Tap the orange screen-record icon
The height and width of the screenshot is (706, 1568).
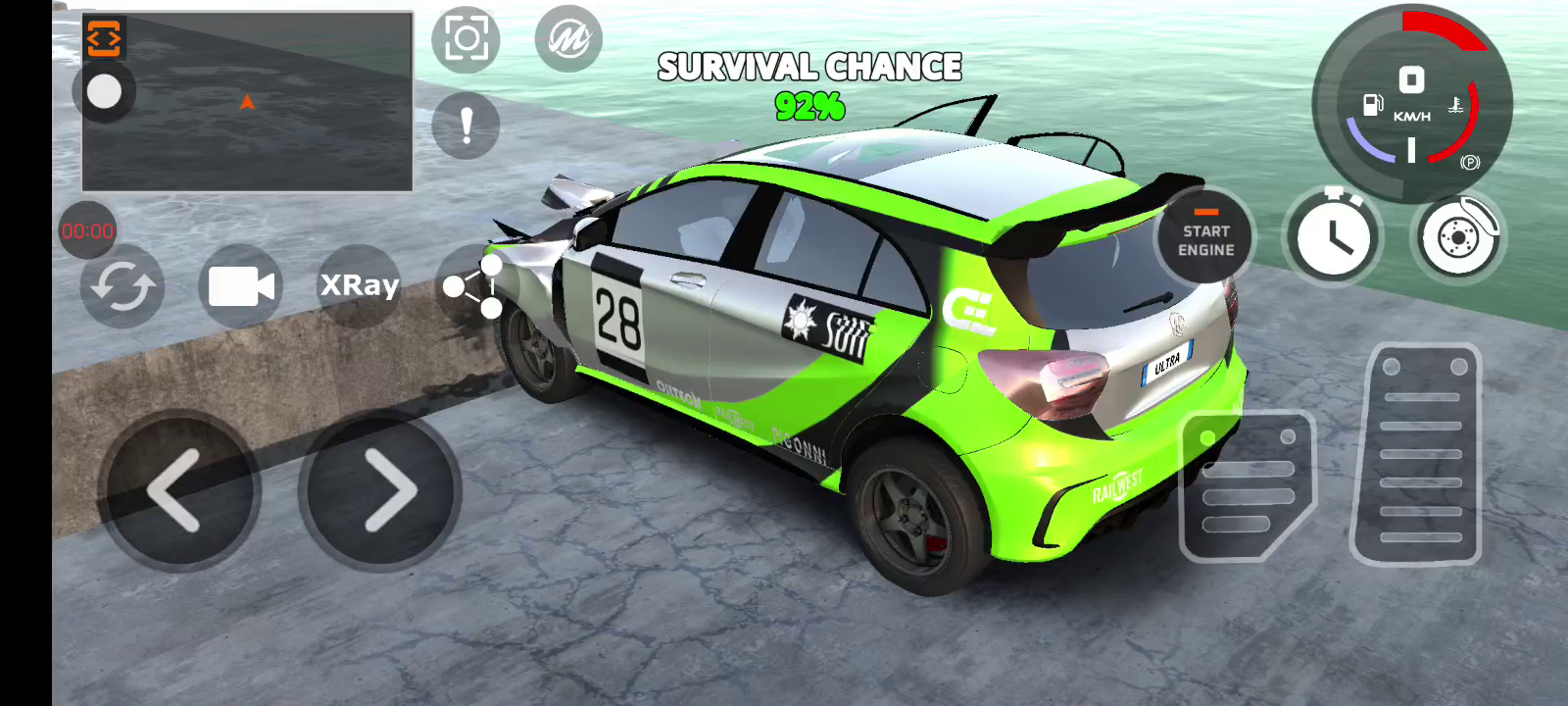104,39
